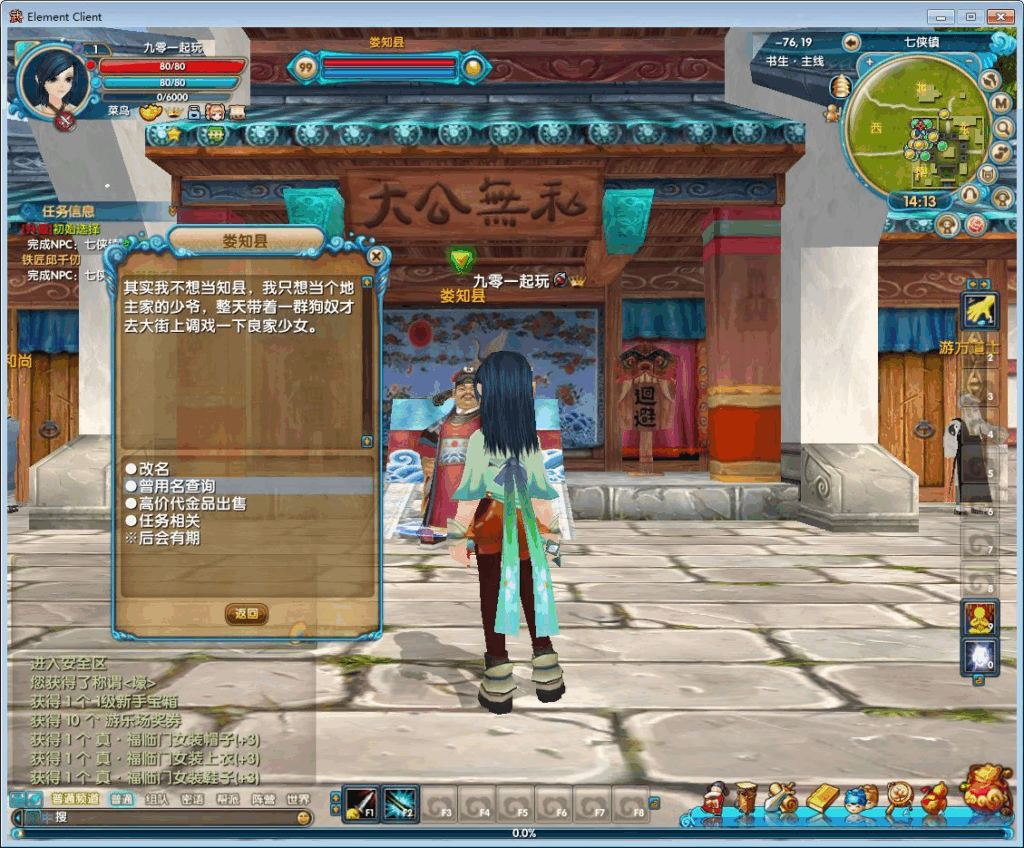This screenshot has width=1024, height=848.
Task: Click the gold ingot icon under the player name
Action: point(151,112)
